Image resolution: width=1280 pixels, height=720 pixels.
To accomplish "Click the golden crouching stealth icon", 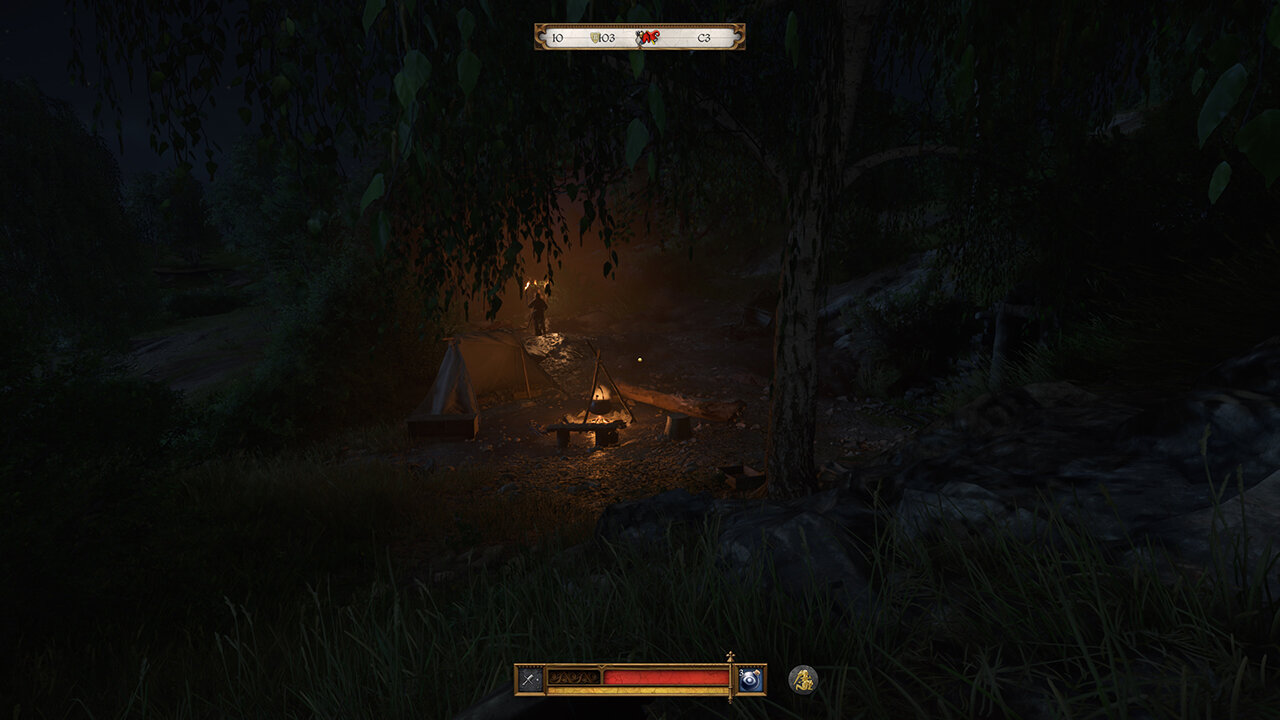I will (x=802, y=680).
